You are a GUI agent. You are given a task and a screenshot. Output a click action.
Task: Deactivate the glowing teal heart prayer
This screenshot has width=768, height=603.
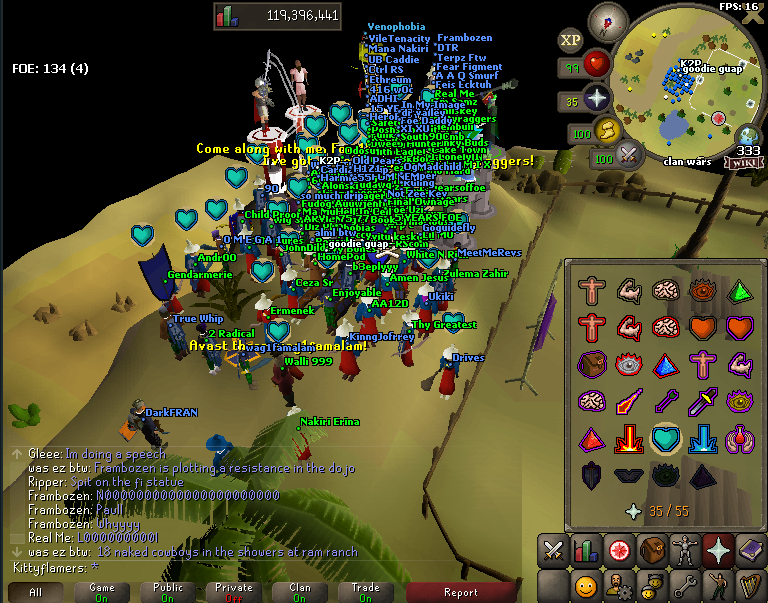(664, 438)
